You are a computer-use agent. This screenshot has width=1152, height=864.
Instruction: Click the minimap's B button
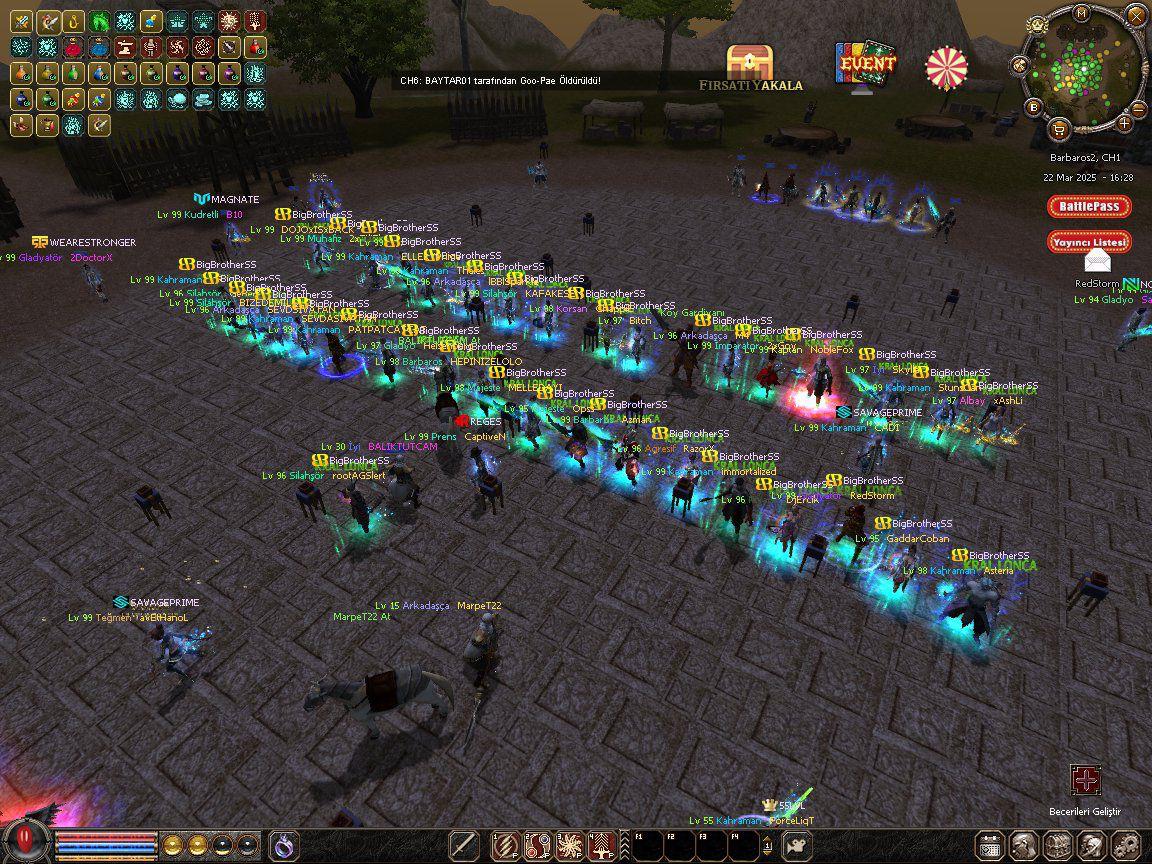pos(1033,107)
